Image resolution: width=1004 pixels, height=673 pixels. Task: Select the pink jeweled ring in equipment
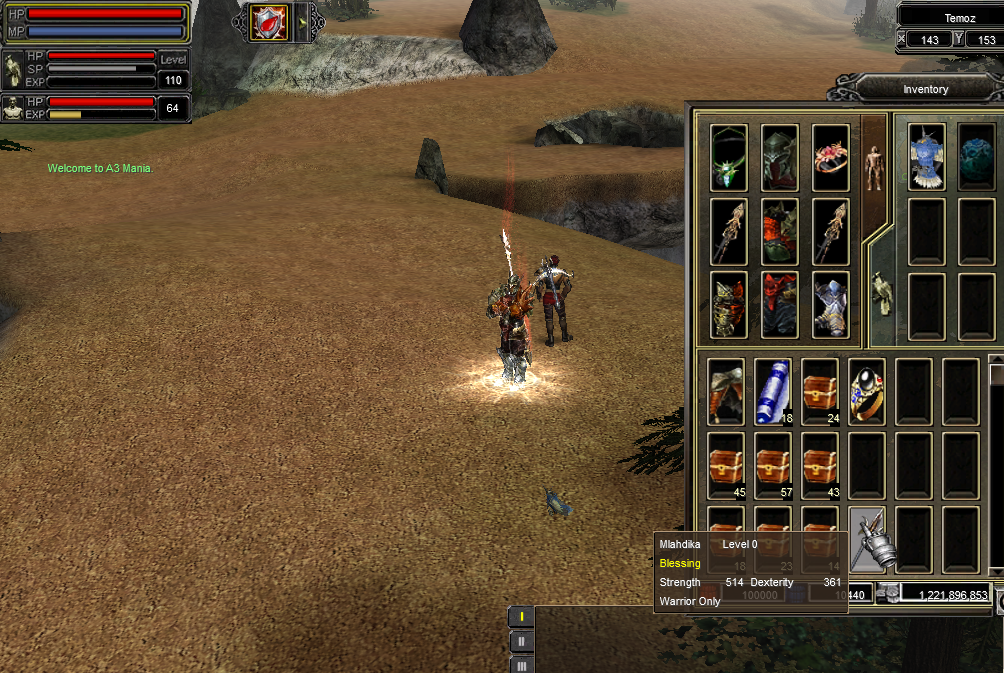click(x=831, y=157)
